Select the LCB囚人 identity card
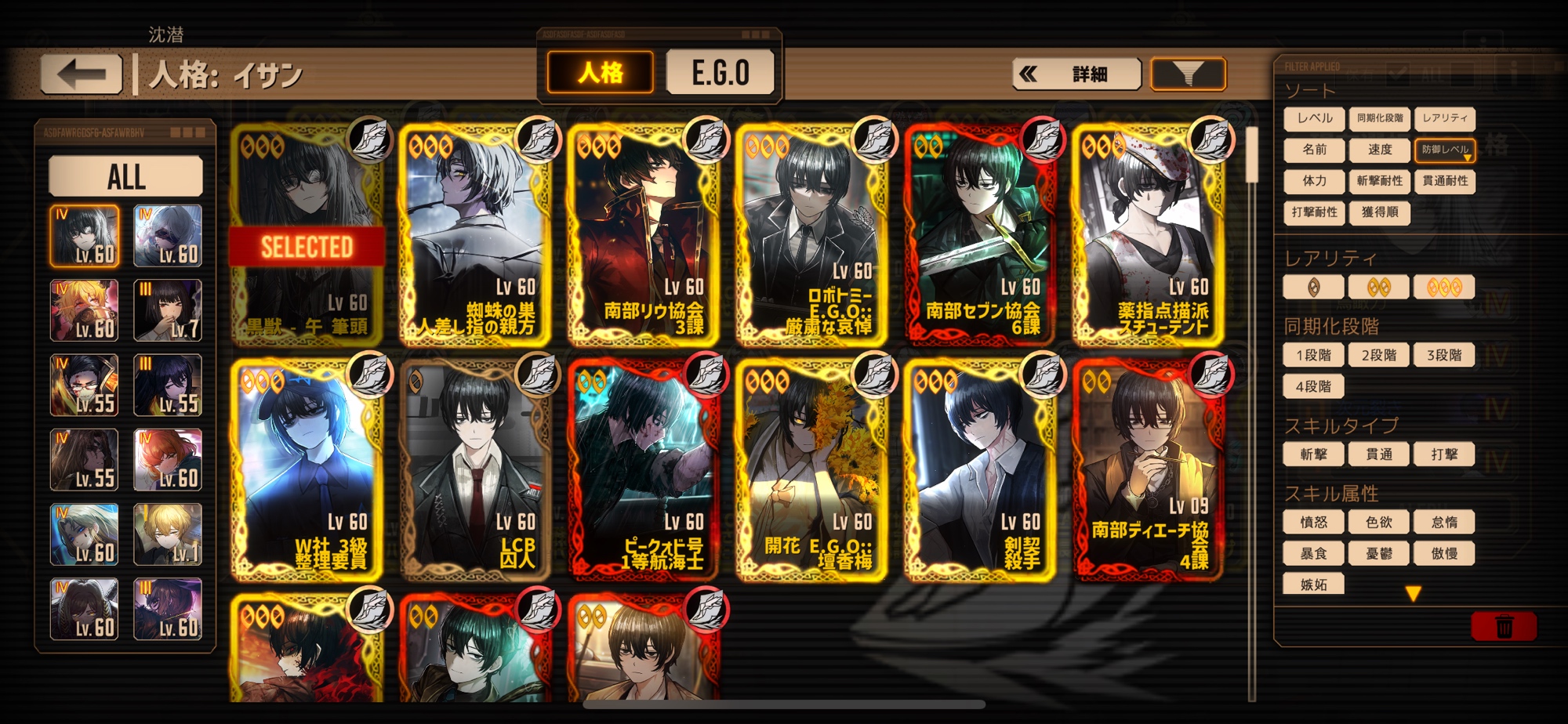 tap(475, 470)
